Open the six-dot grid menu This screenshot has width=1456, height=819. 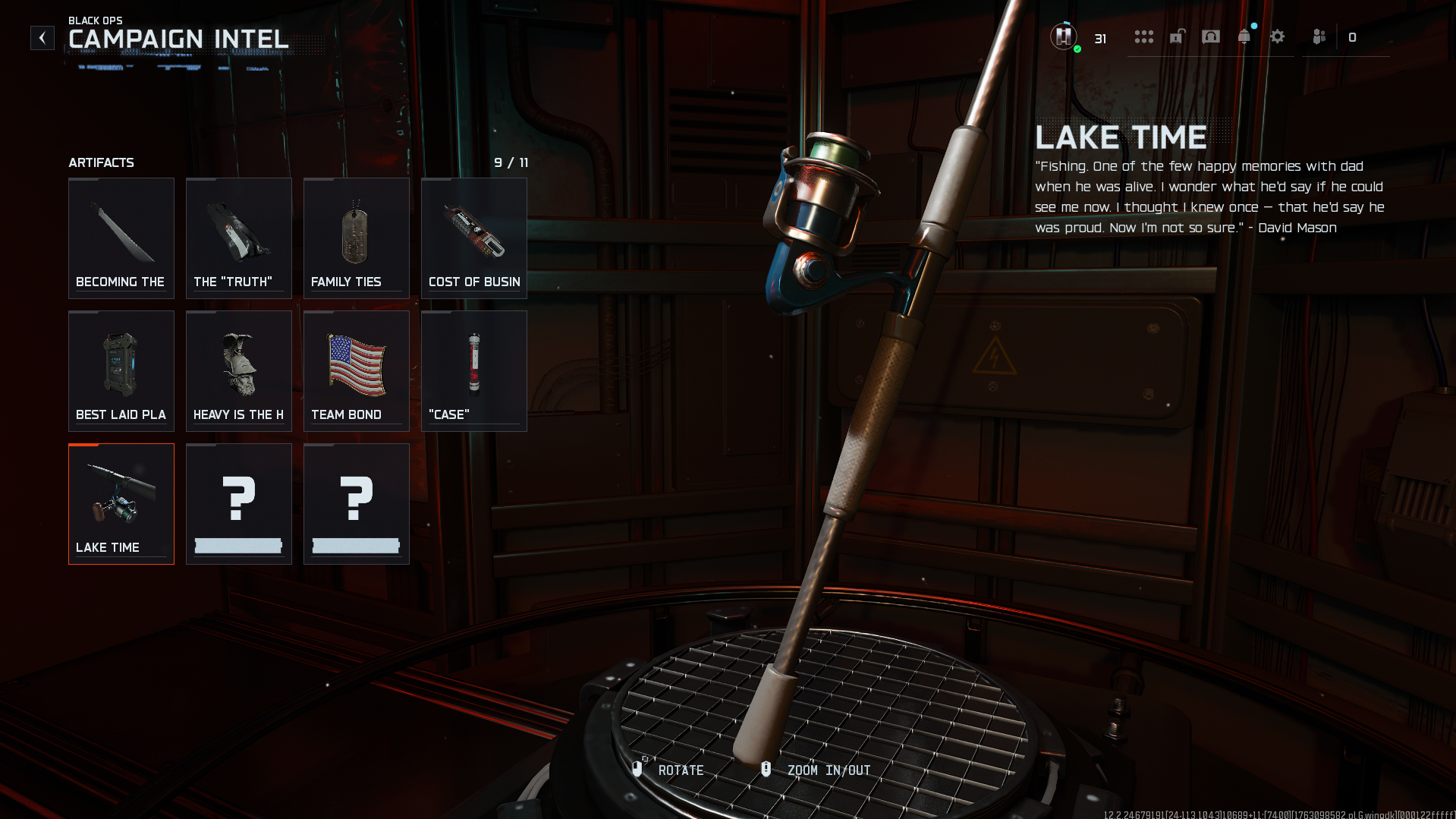pyautogui.click(x=1143, y=37)
